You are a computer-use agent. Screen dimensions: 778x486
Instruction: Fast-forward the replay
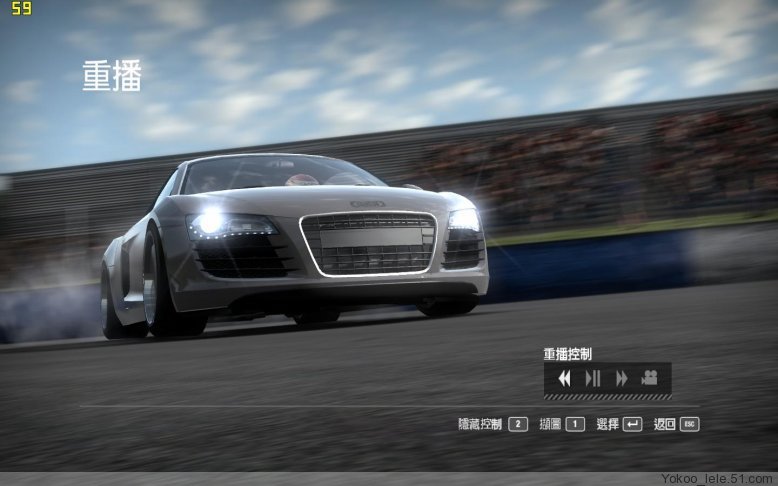point(621,378)
